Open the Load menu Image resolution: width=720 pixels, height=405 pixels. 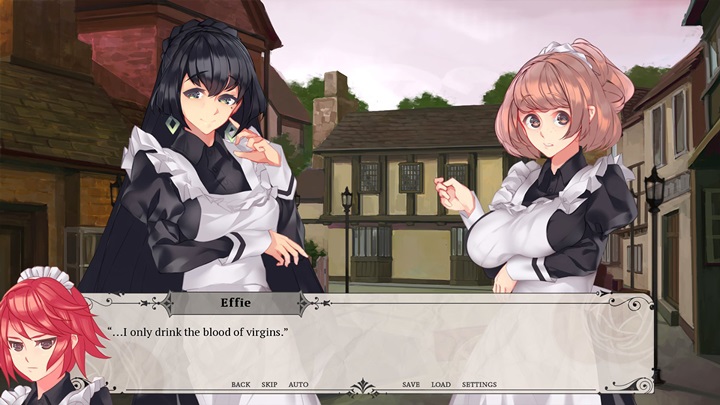[441, 385]
